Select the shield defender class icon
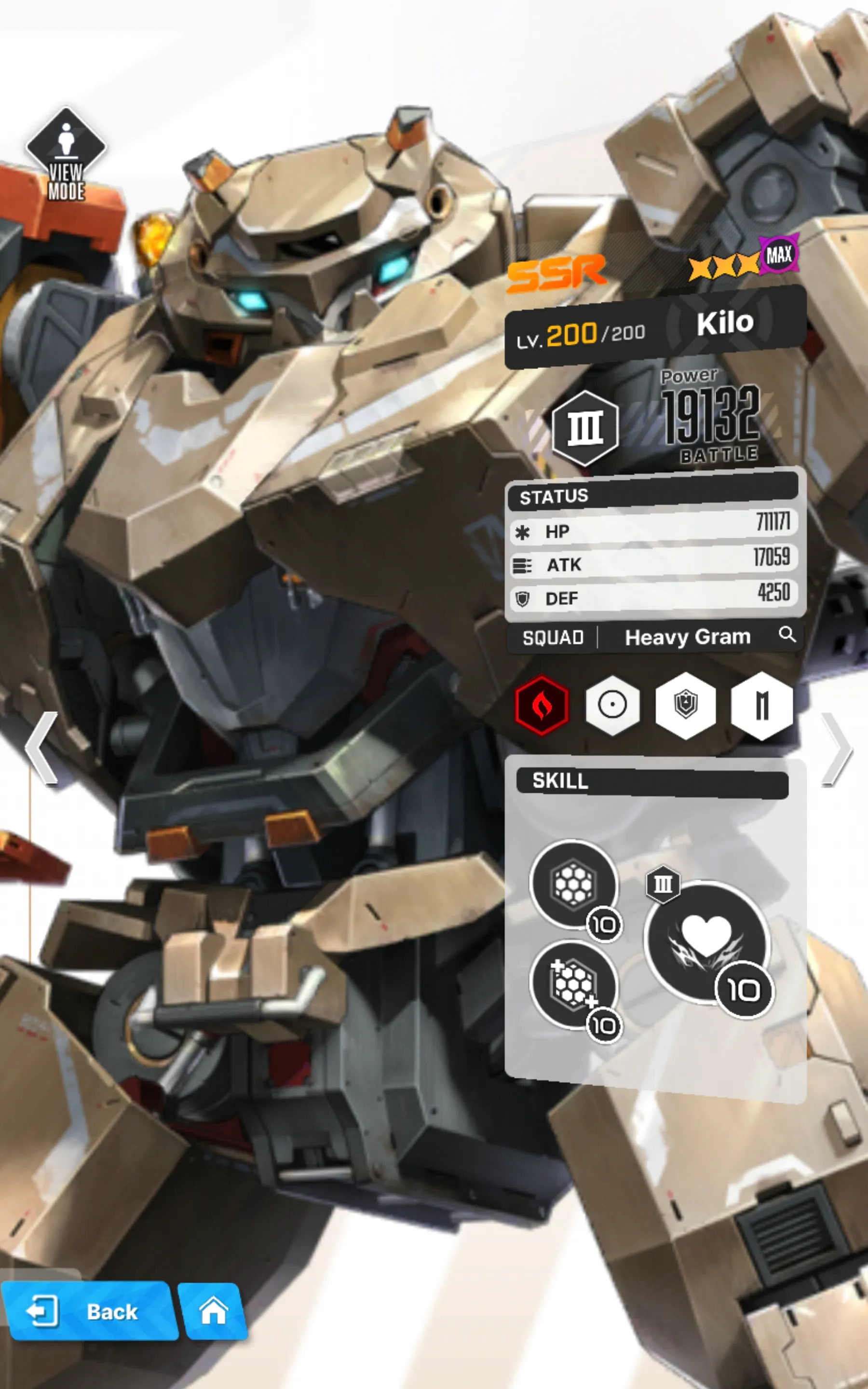The height and width of the screenshot is (1389, 868). click(x=685, y=706)
